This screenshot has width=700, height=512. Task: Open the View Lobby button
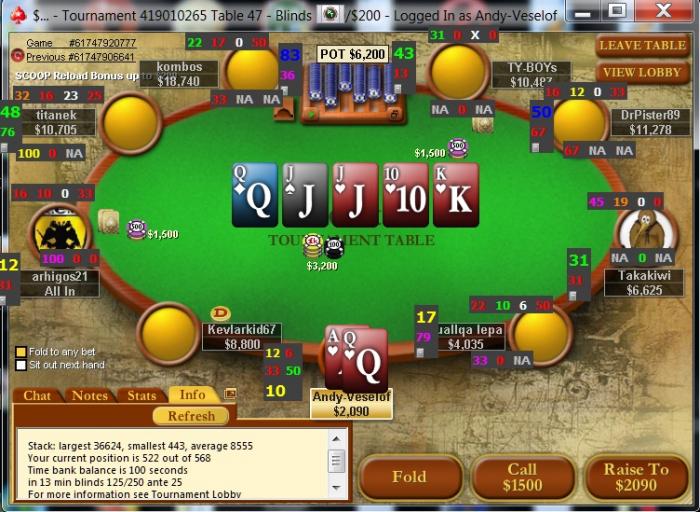[x=643, y=72]
